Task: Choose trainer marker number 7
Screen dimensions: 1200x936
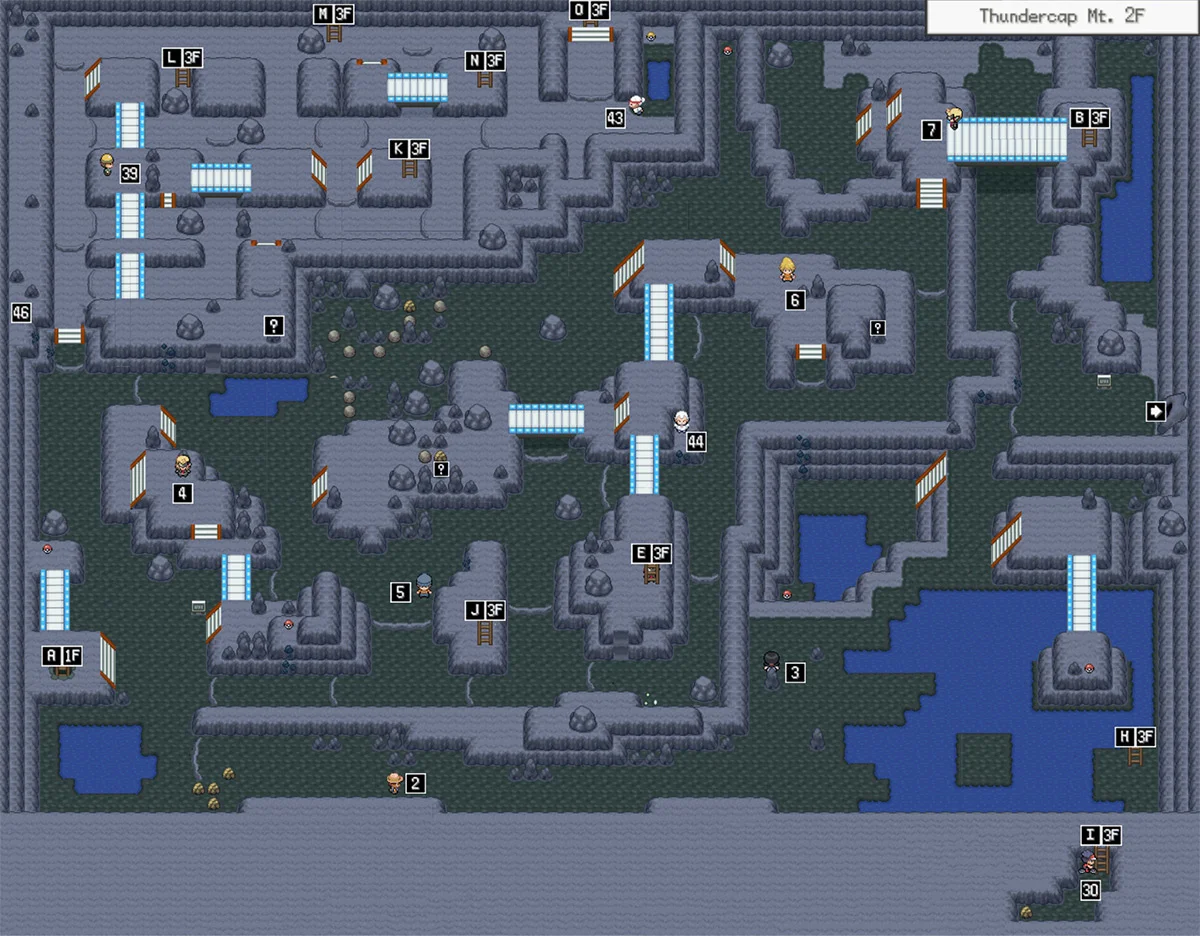Action: pos(932,130)
